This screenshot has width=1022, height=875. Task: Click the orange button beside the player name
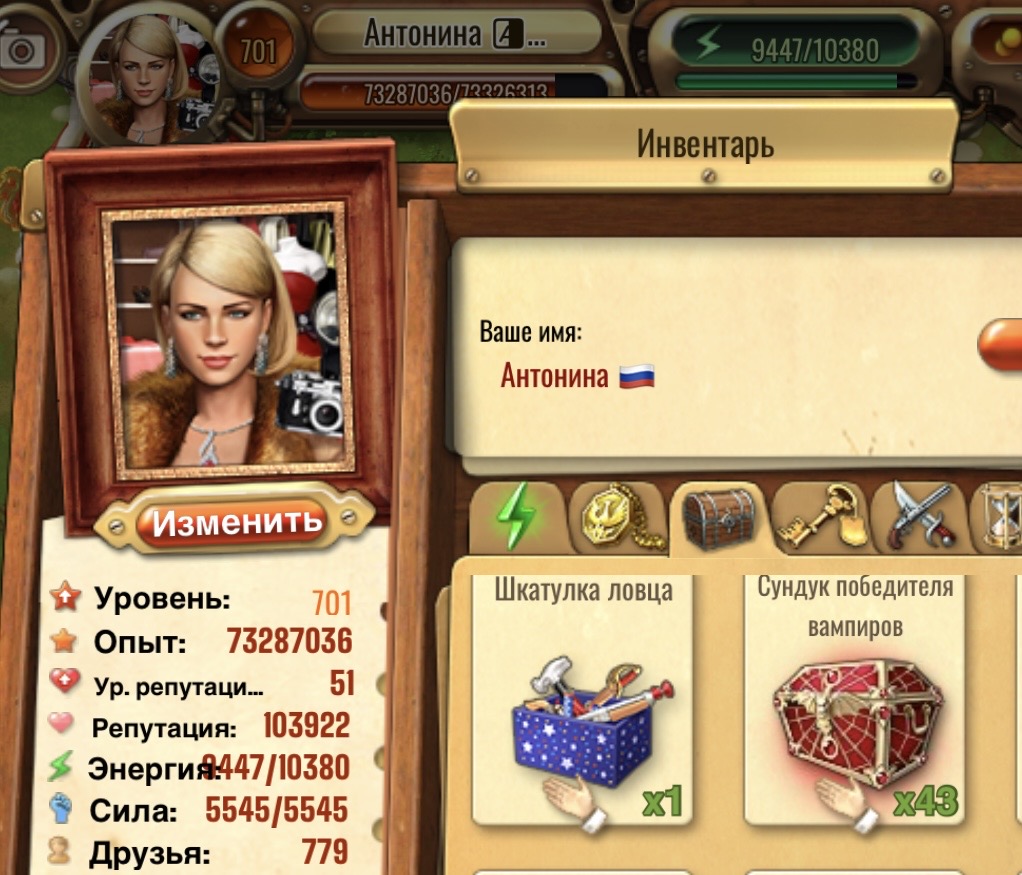coord(1000,347)
